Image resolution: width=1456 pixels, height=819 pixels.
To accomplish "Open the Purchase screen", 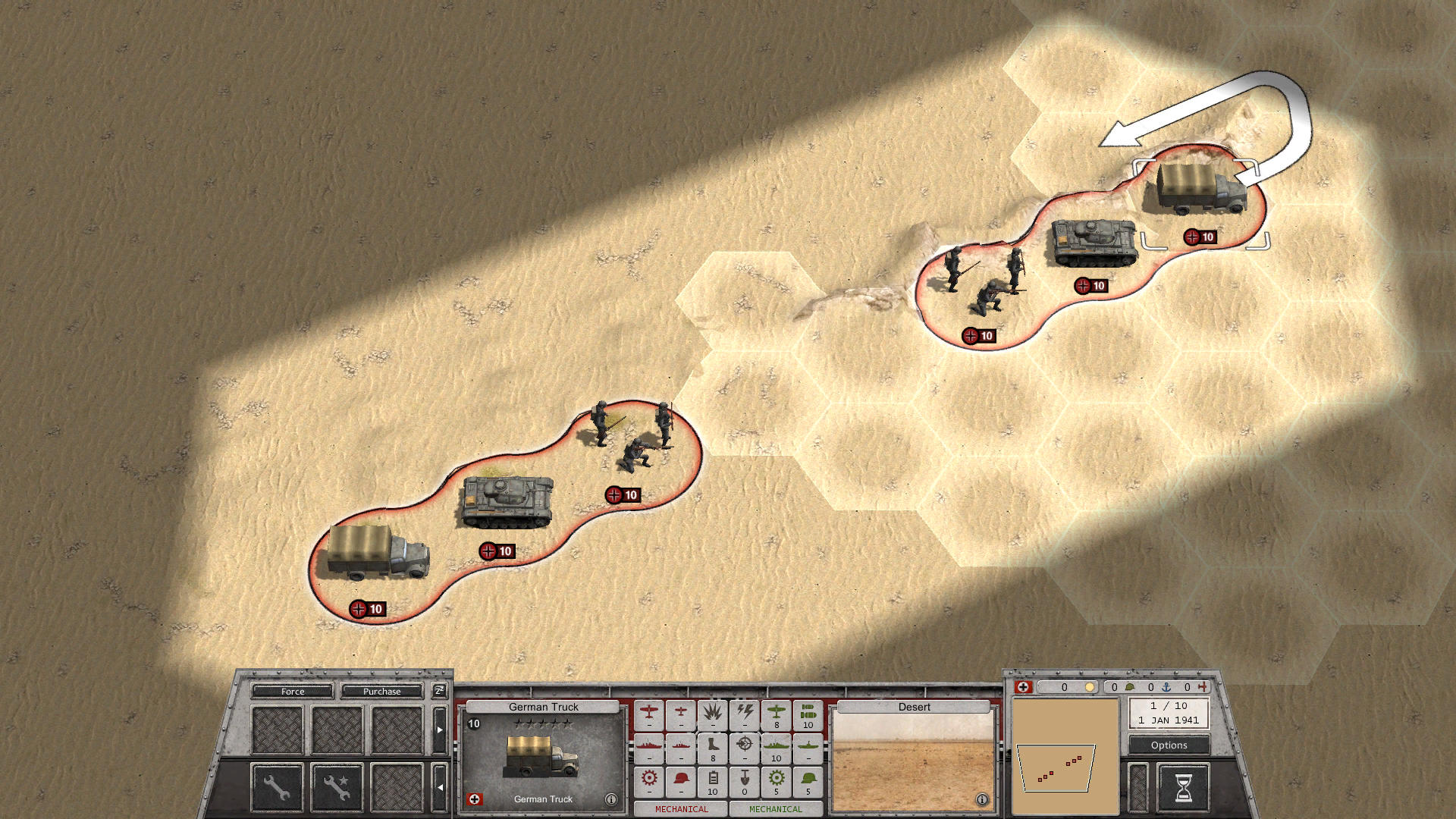I will coord(383,691).
